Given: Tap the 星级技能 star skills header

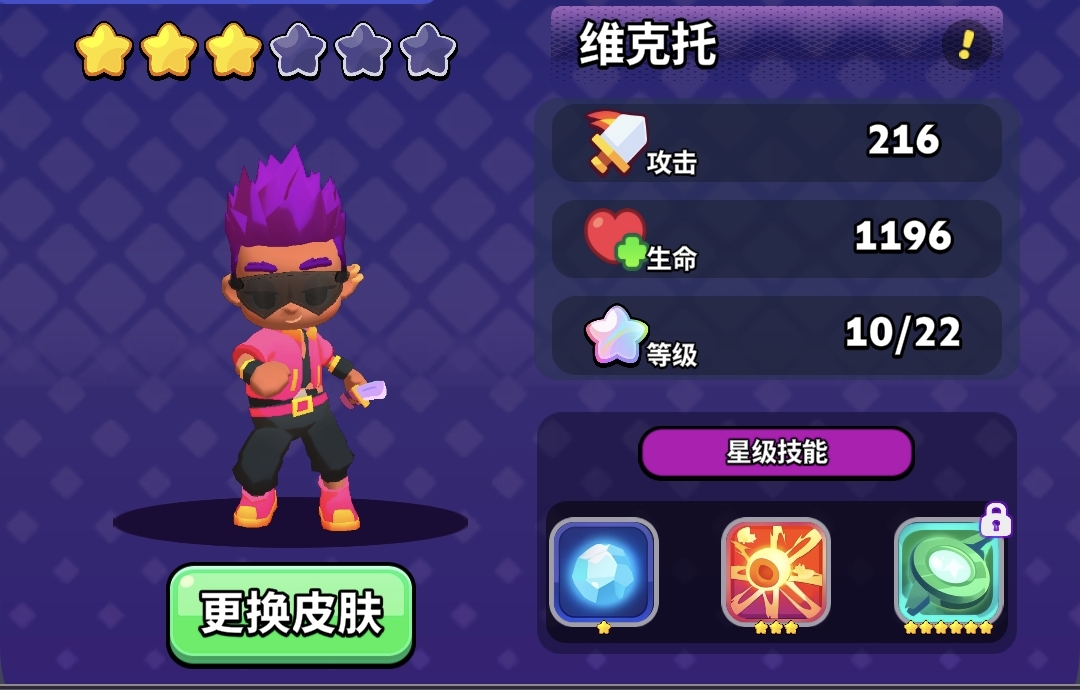Looking at the screenshot, I should point(776,453).
